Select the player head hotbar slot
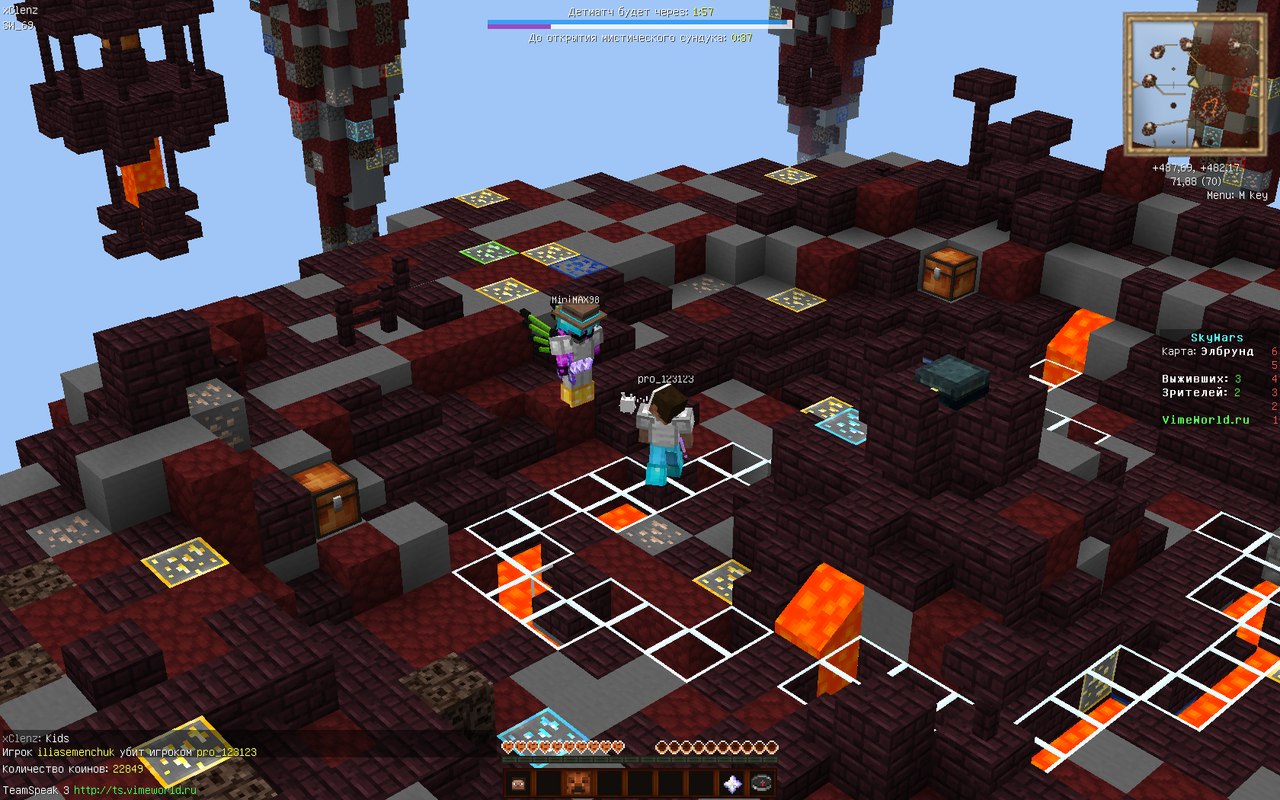 [x=518, y=783]
